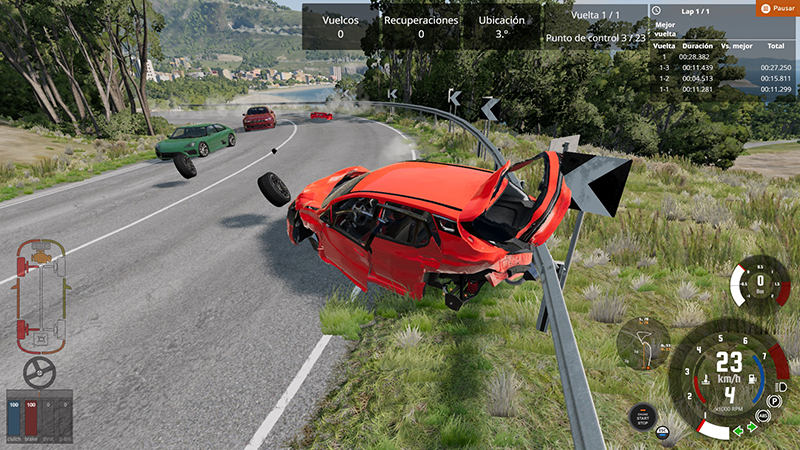Click the steering wheel input indicator
The width and height of the screenshot is (800, 450).
[x=39, y=373]
